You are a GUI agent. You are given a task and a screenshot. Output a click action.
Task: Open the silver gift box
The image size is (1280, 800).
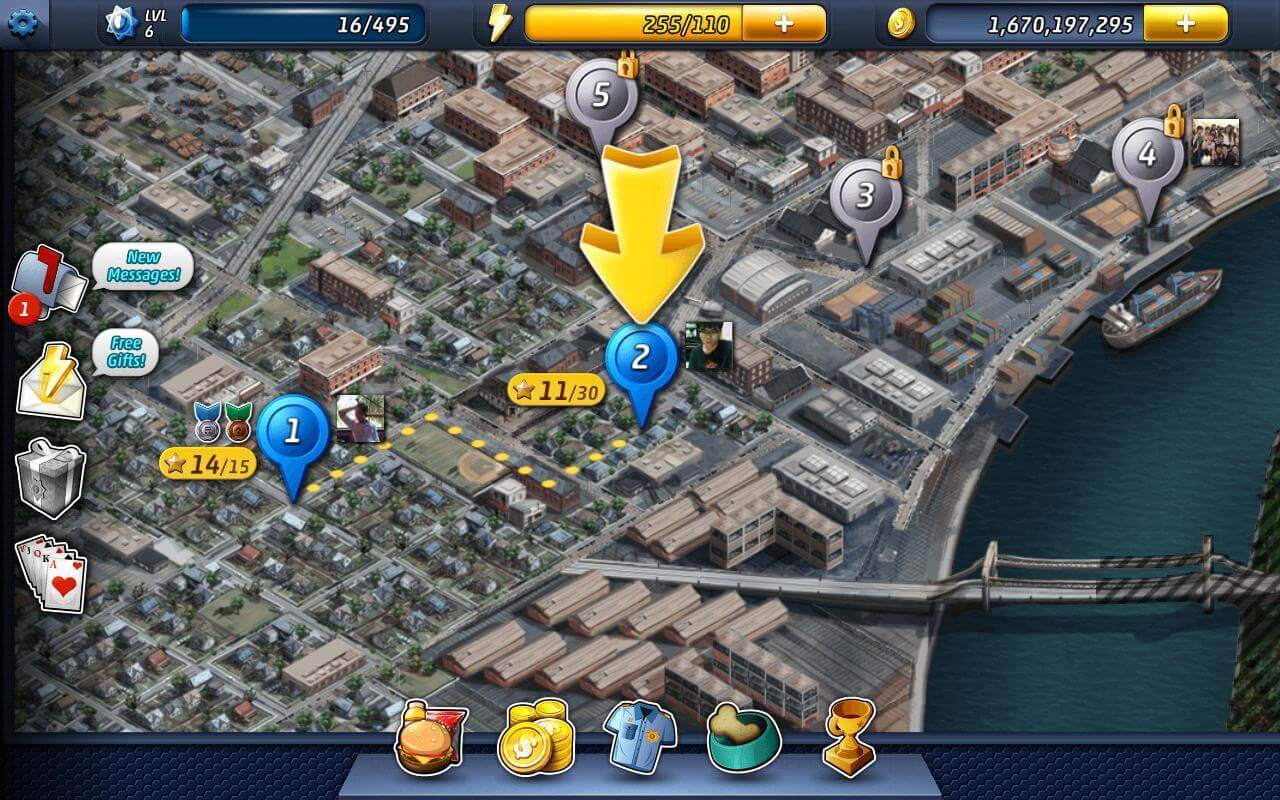pos(50,476)
